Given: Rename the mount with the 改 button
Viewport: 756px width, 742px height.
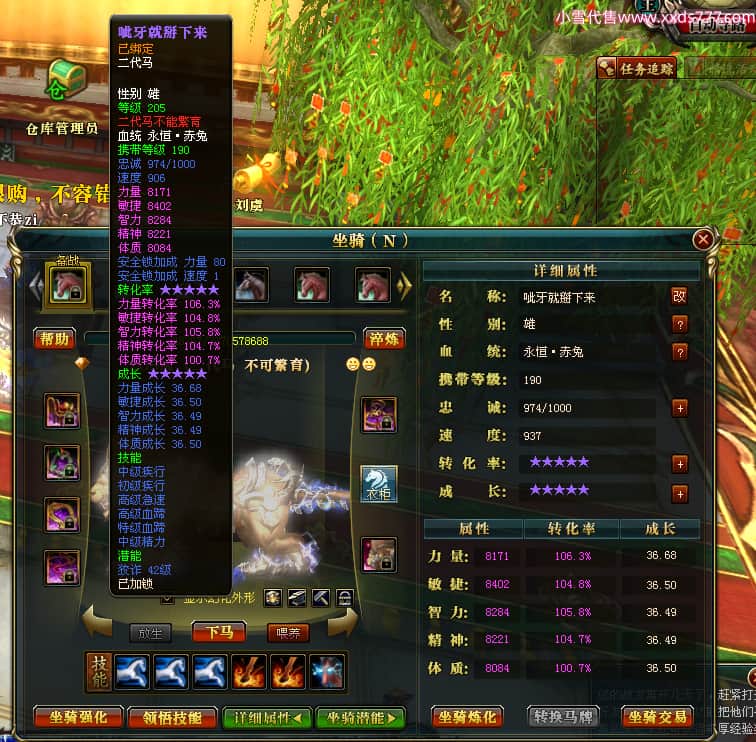Looking at the screenshot, I should point(679,296).
